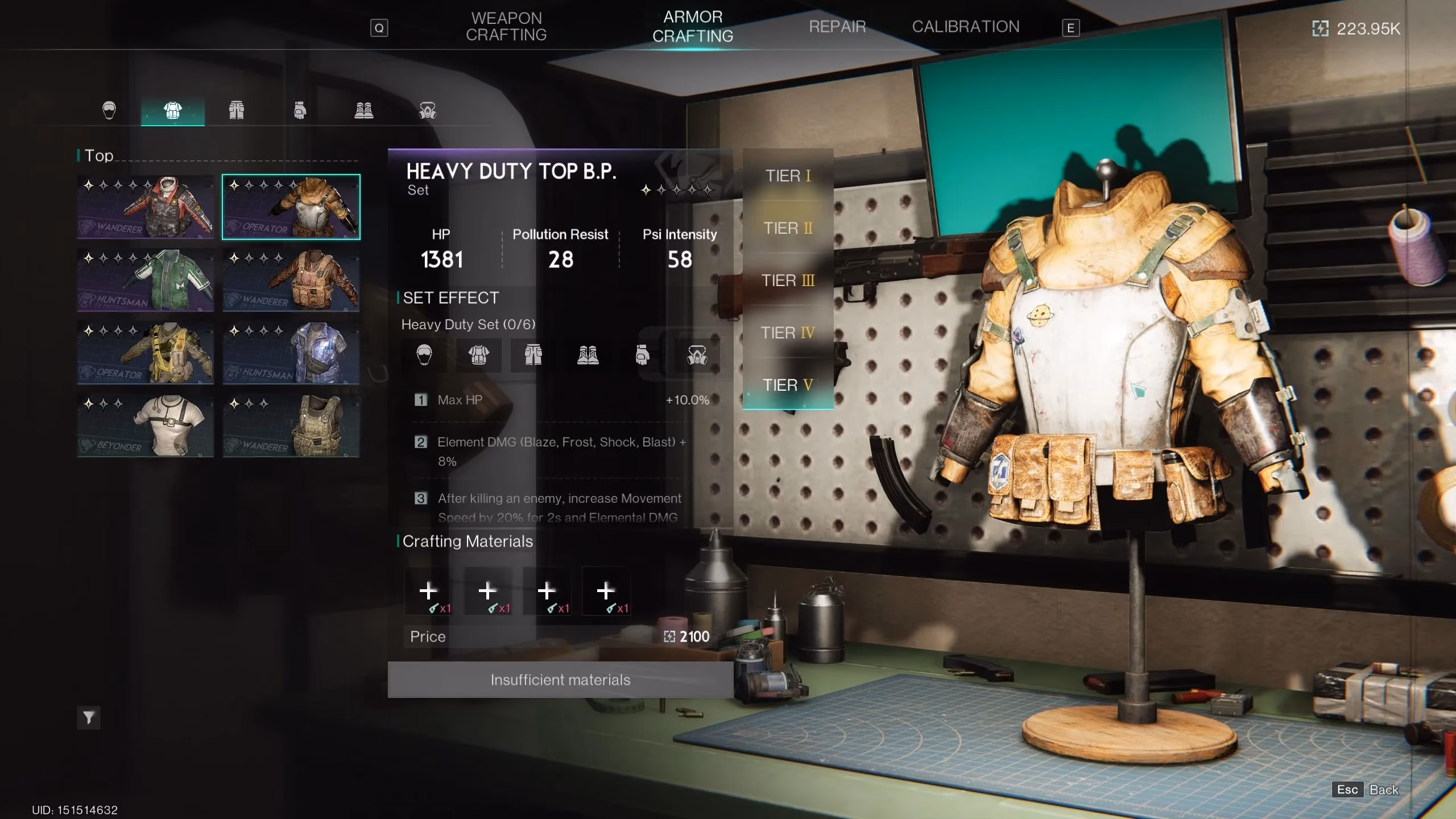Pick Tier IV crafting level
Screen dimensions: 1456x819
point(788,333)
